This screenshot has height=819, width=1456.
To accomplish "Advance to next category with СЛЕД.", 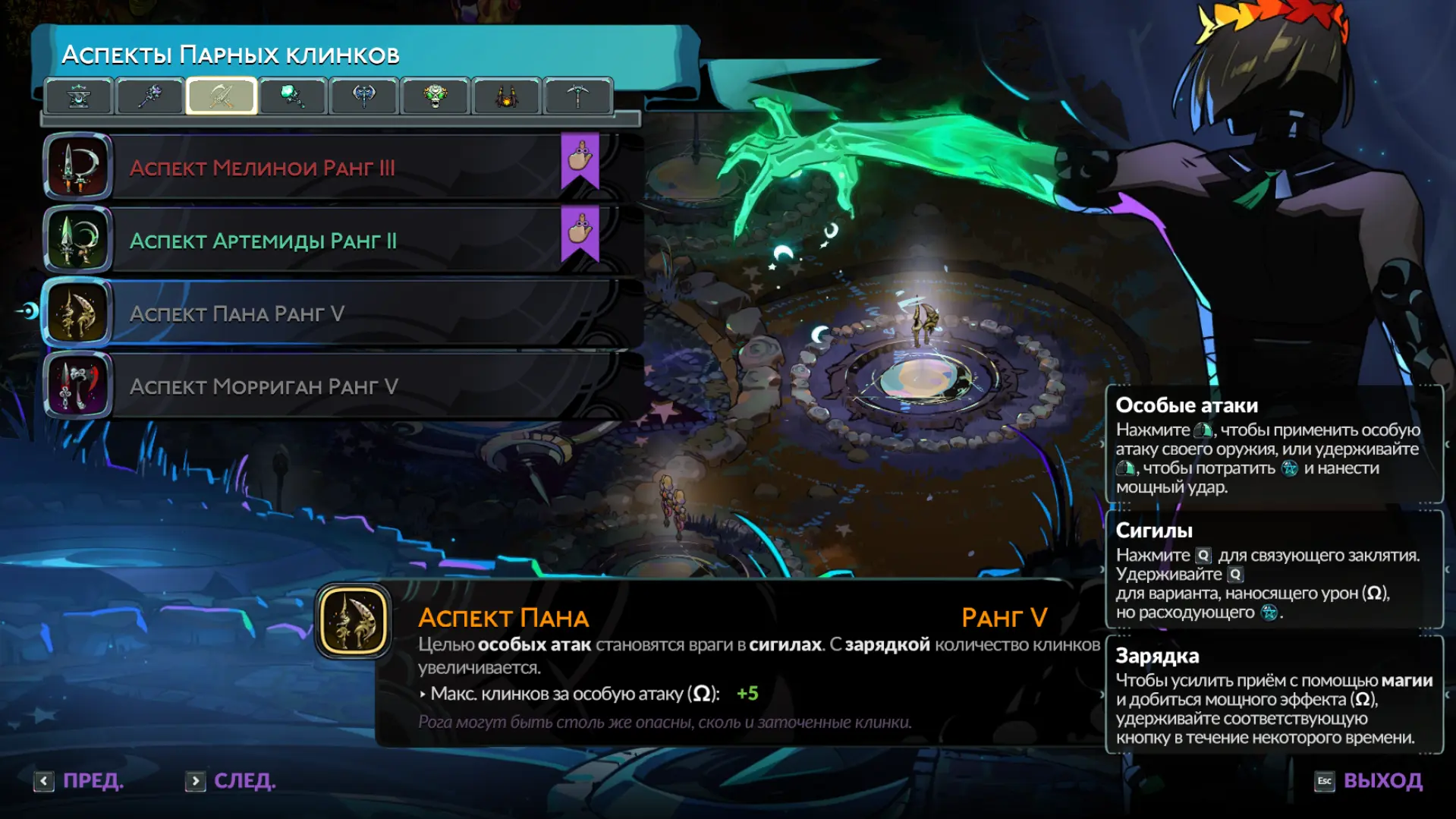I will point(231,781).
